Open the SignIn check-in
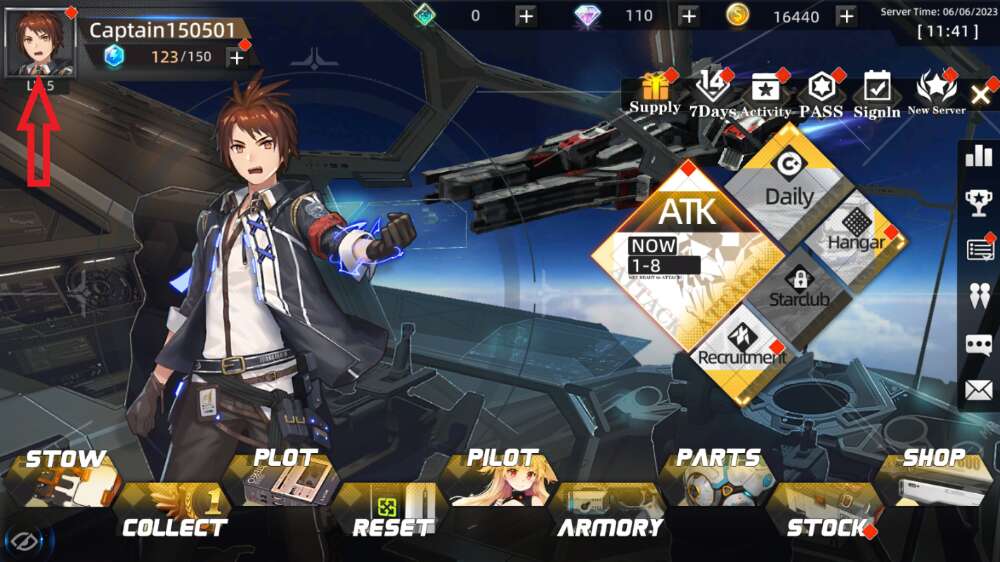 tap(877, 94)
